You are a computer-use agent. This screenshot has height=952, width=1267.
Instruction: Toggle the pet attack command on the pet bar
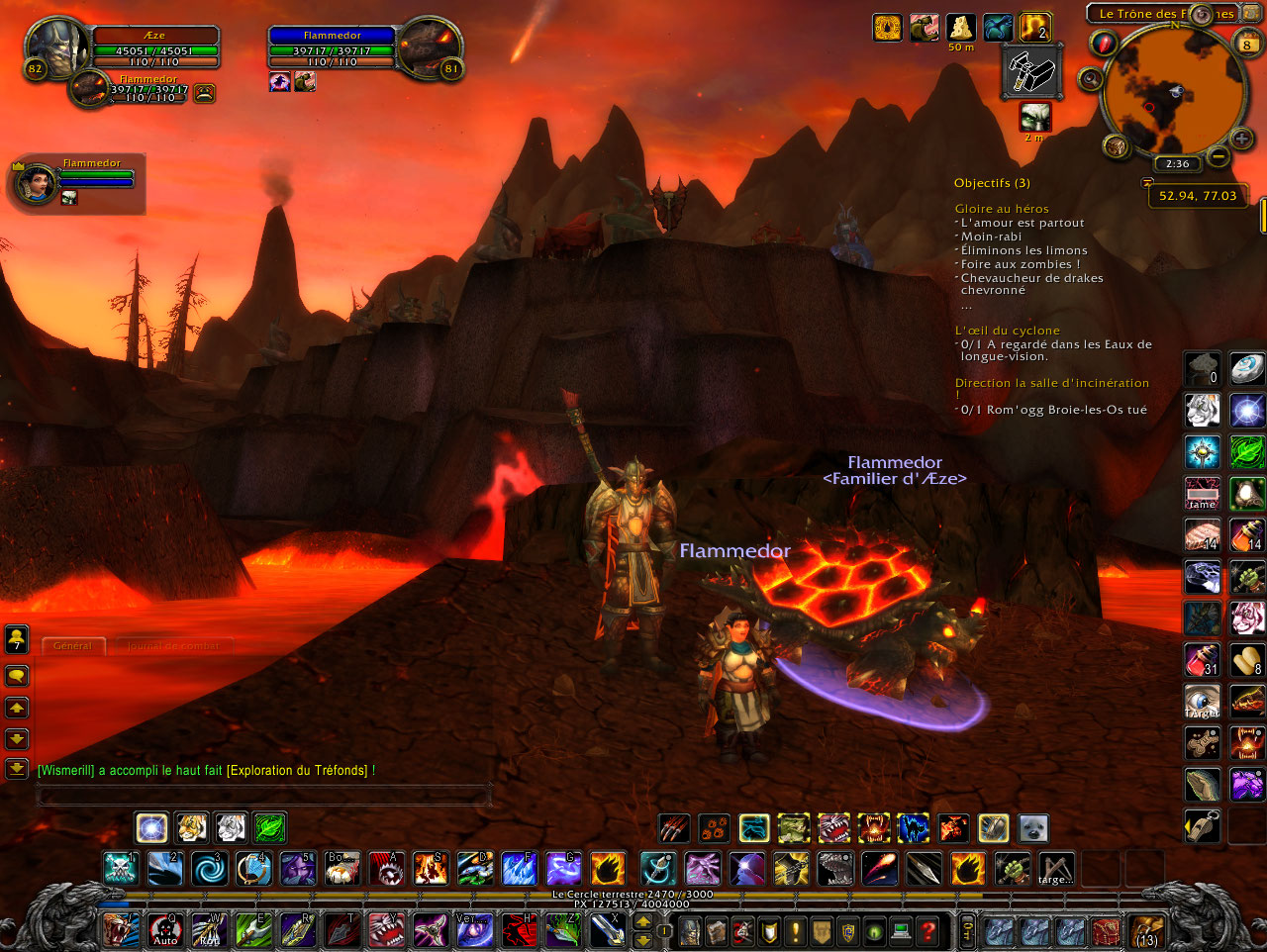point(675,829)
